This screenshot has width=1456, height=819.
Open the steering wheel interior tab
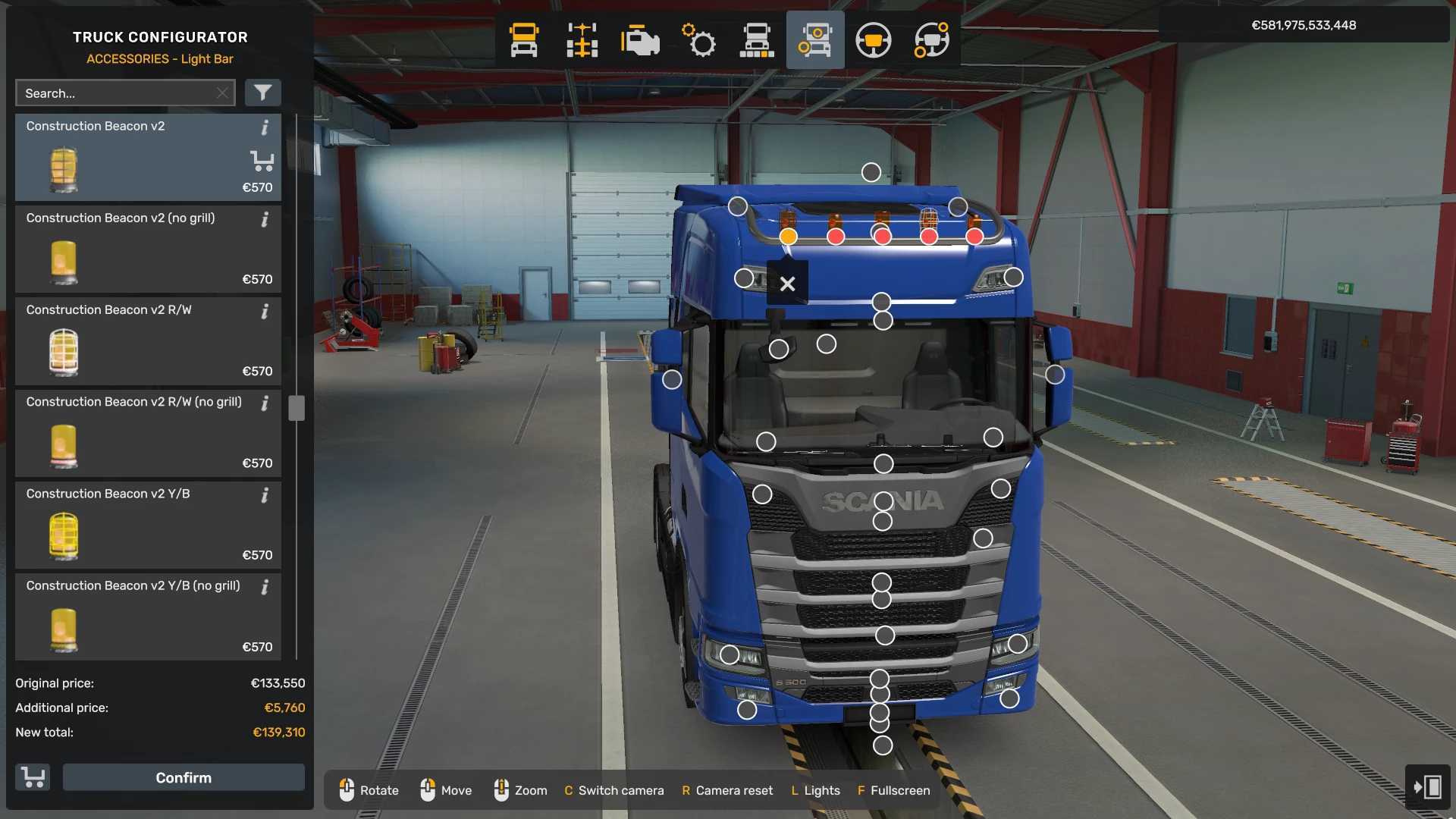tap(873, 40)
